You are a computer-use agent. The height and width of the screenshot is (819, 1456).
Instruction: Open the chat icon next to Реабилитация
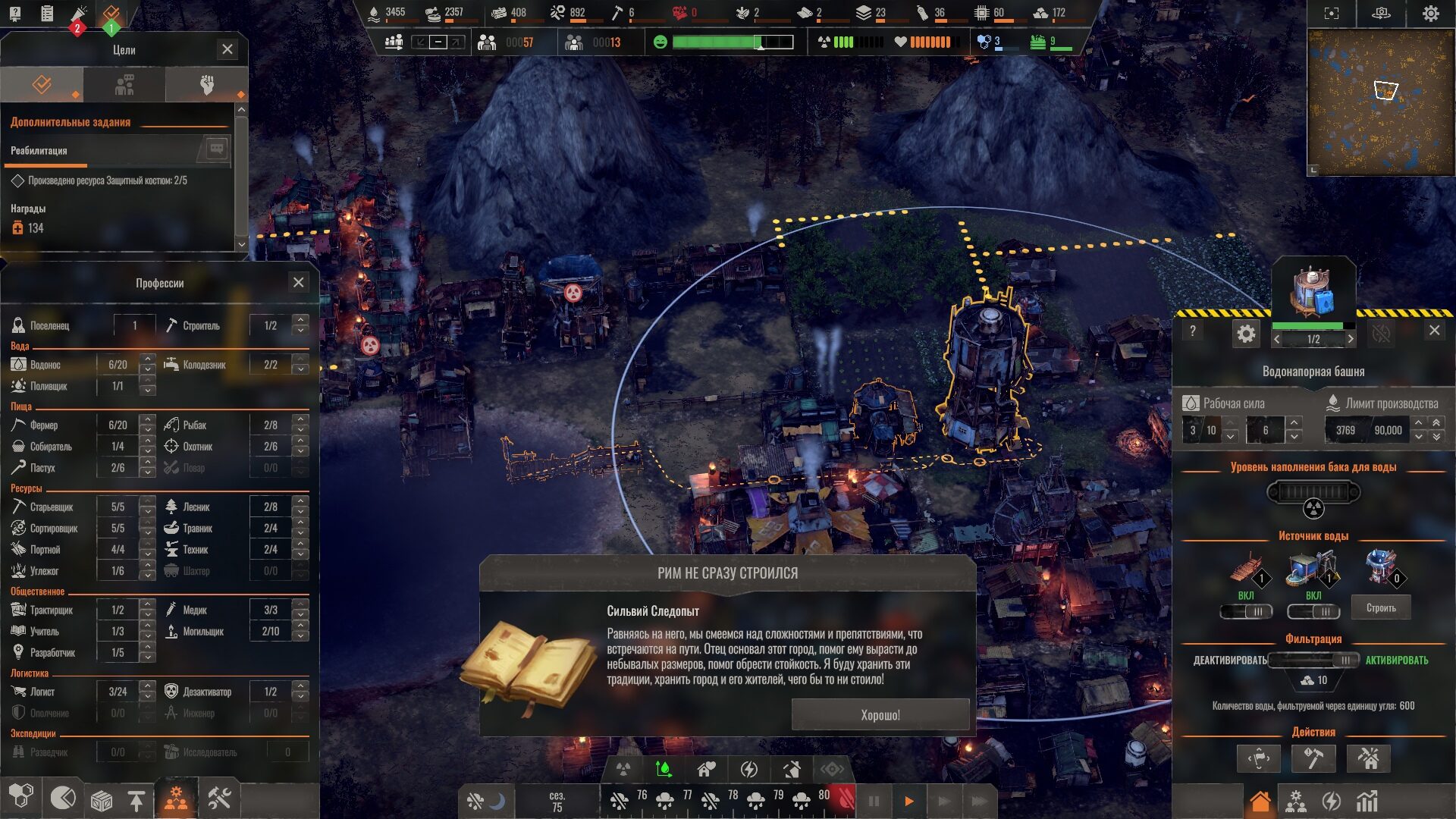[x=216, y=149]
